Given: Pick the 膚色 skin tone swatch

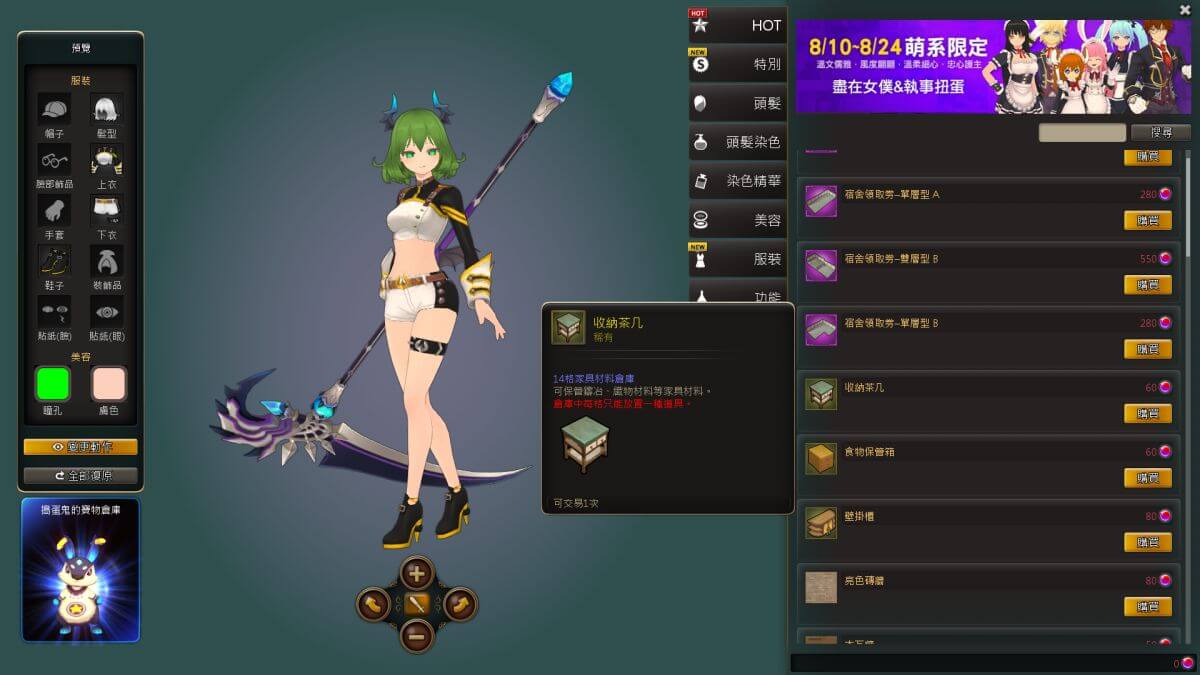Looking at the screenshot, I should tap(108, 384).
